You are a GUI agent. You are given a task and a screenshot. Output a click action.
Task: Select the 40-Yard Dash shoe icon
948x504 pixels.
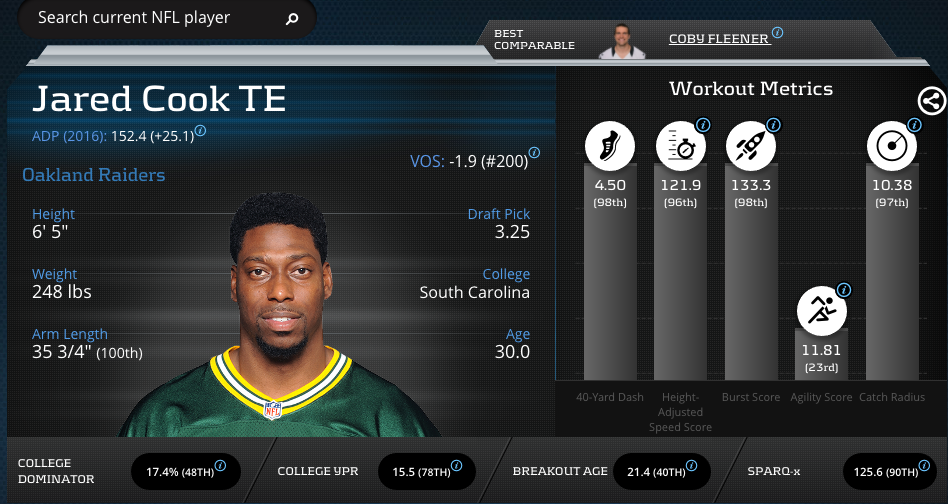pos(610,147)
